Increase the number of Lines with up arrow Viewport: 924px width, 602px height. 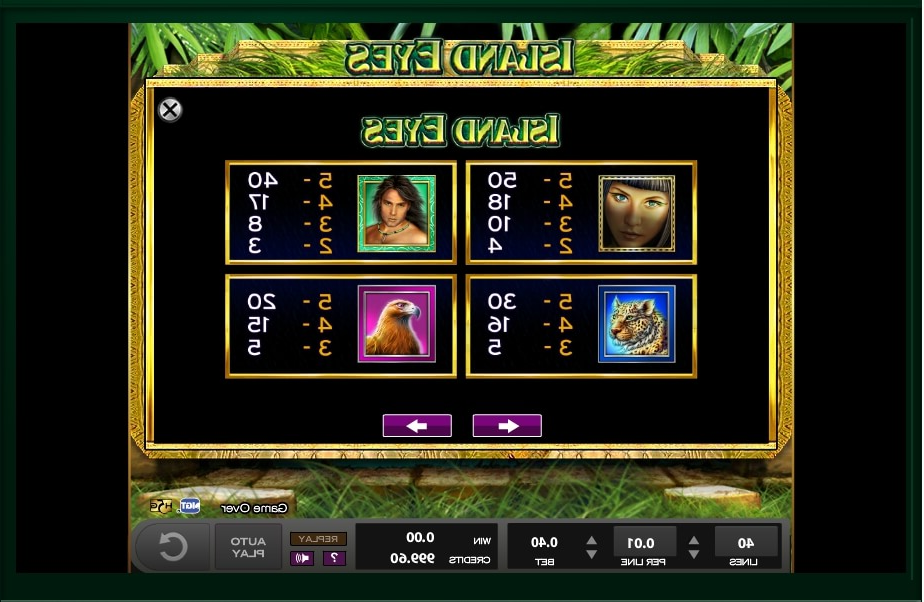point(694,538)
